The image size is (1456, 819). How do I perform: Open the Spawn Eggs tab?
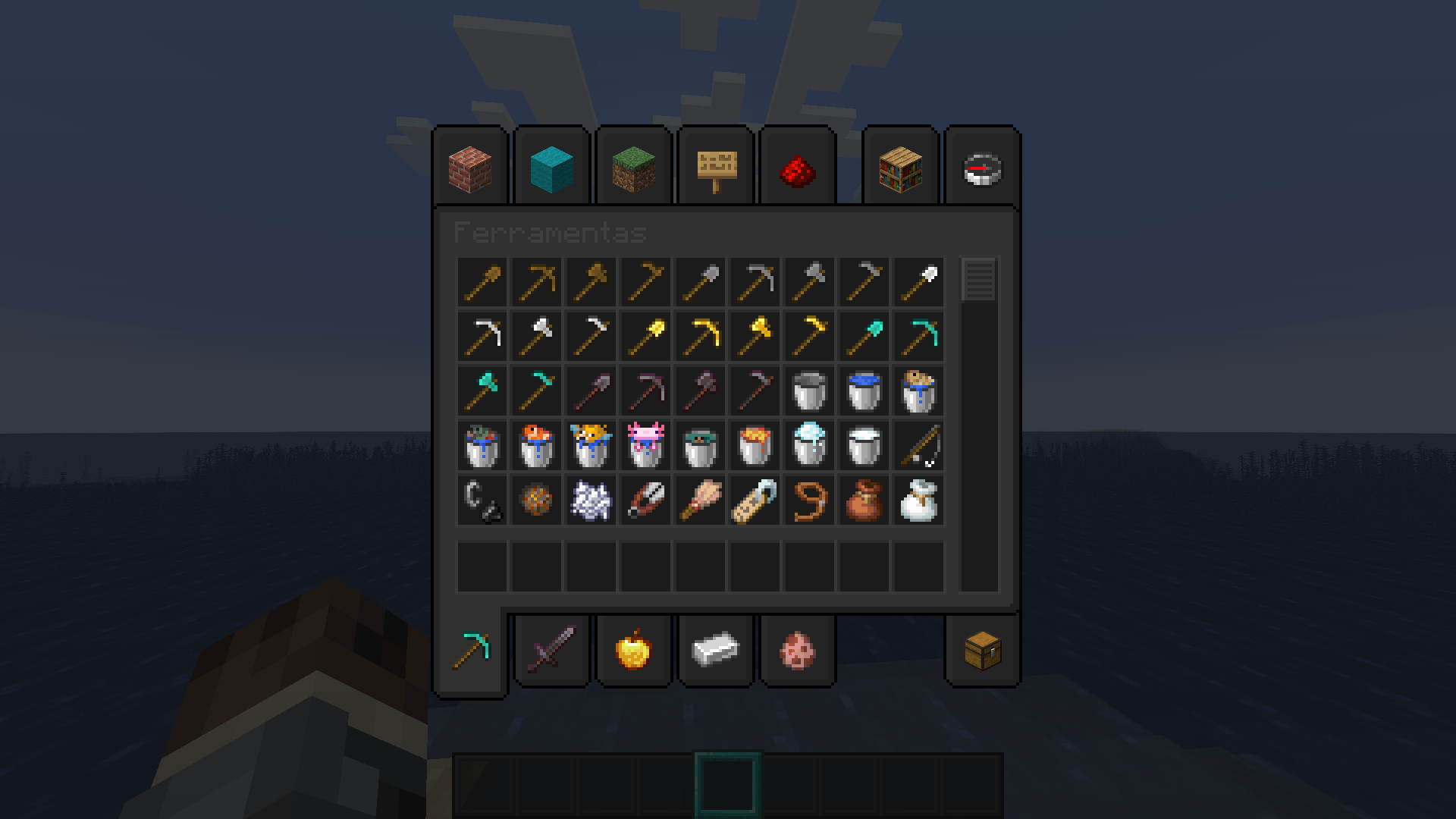point(797,650)
